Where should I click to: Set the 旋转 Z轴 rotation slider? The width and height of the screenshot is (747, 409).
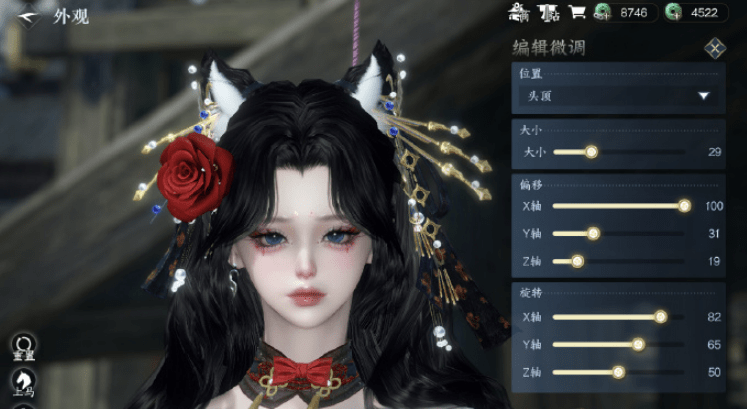tap(618, 372)
